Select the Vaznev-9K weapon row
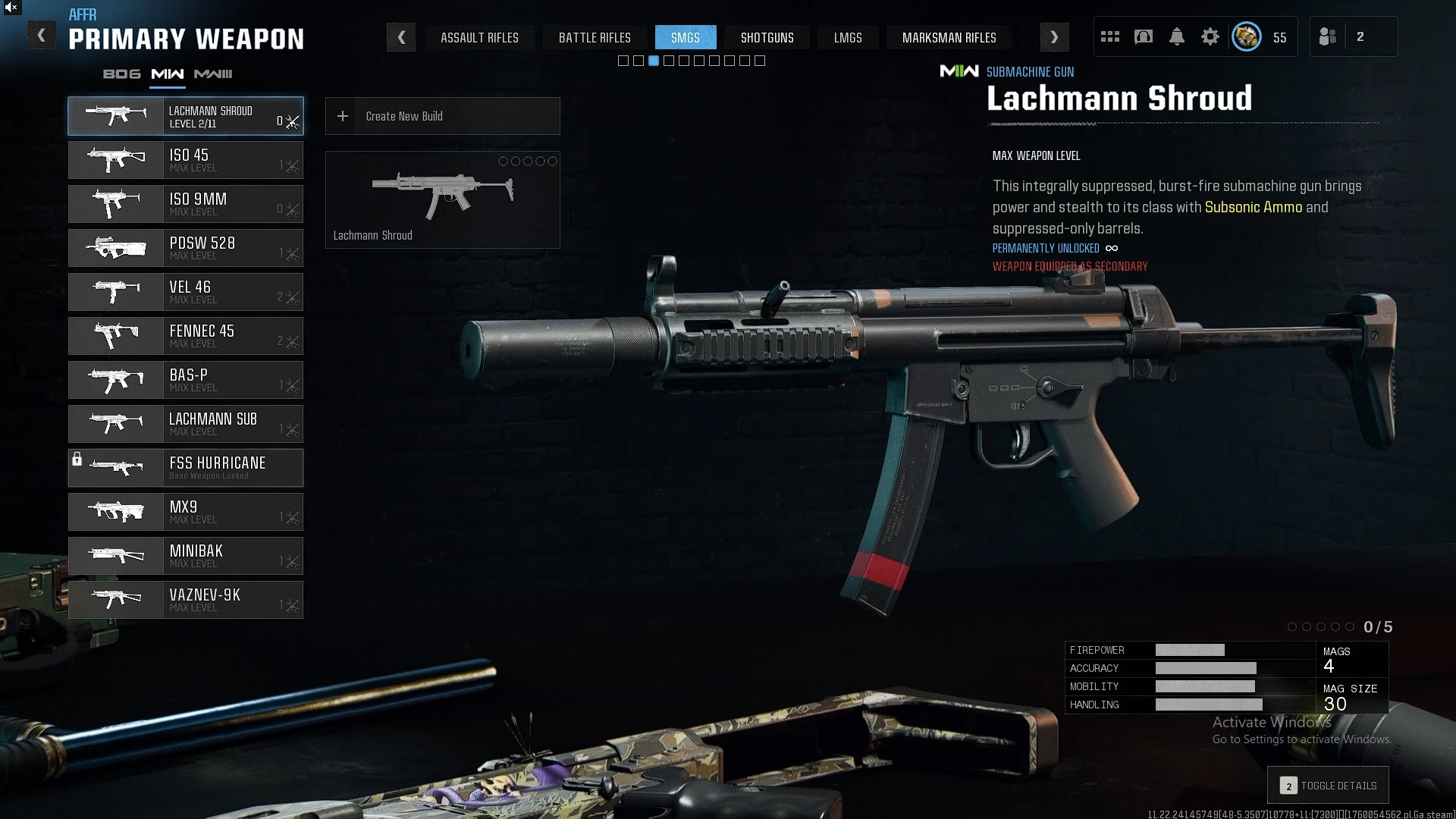This screenshot has width=1456, height=819. tap(186, 600)
